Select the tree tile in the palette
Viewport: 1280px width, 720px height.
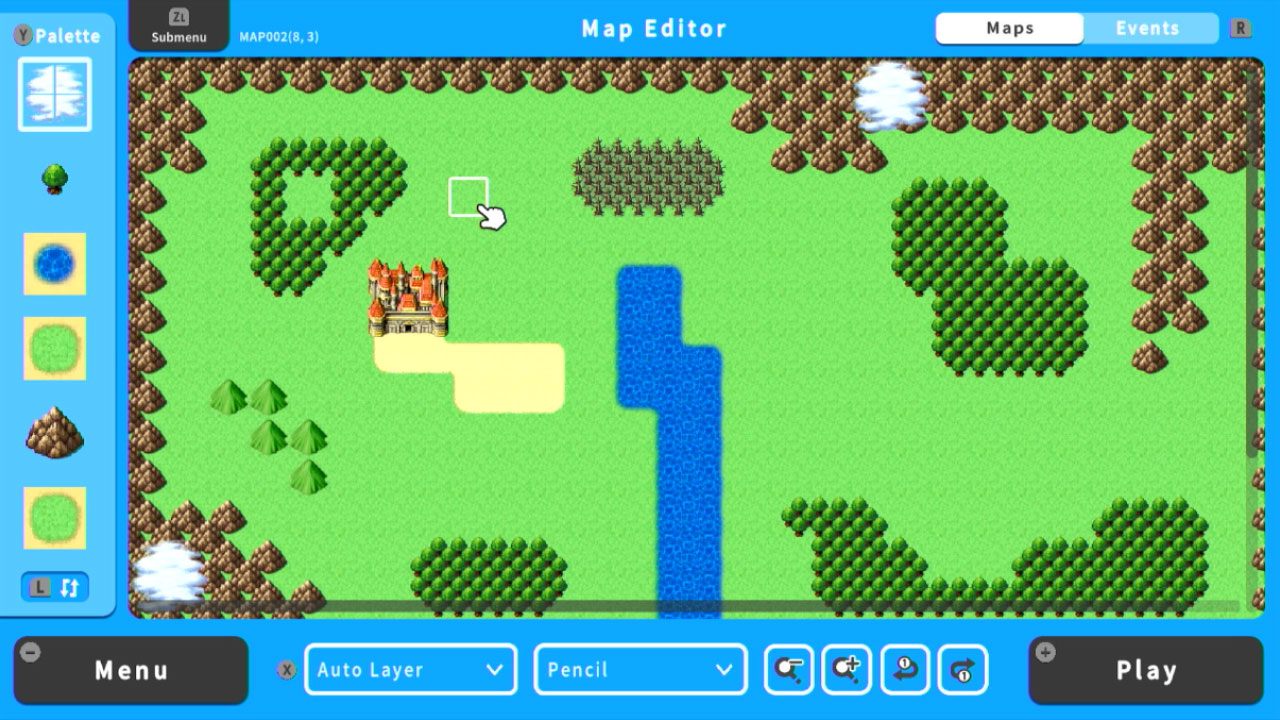[x=55, y=179]
